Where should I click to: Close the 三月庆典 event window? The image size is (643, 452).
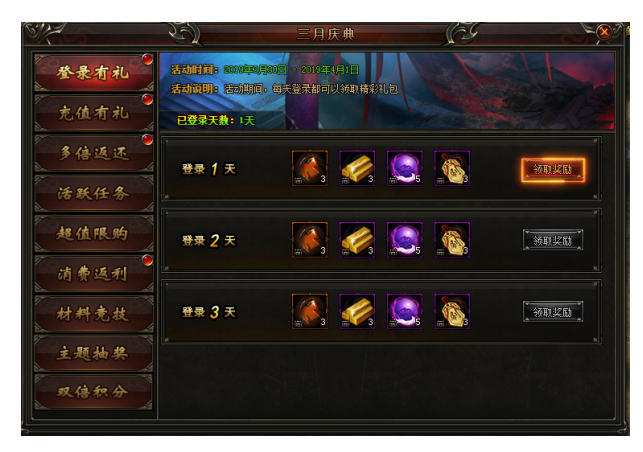604,32
